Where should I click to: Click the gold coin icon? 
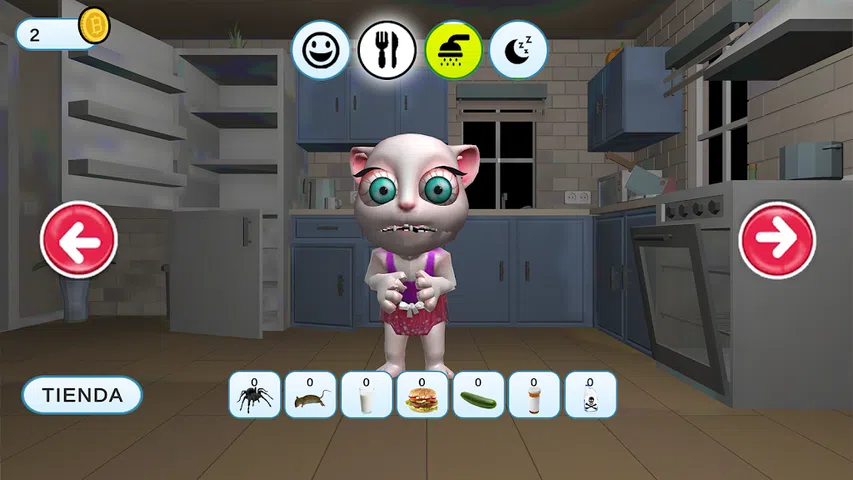click(x=93, y=25)
